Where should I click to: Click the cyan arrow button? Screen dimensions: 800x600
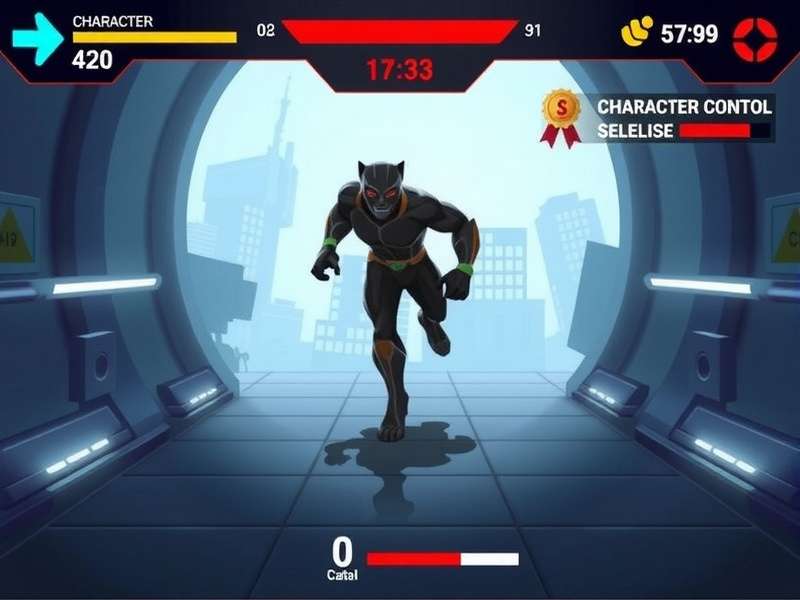coord(37,39)
